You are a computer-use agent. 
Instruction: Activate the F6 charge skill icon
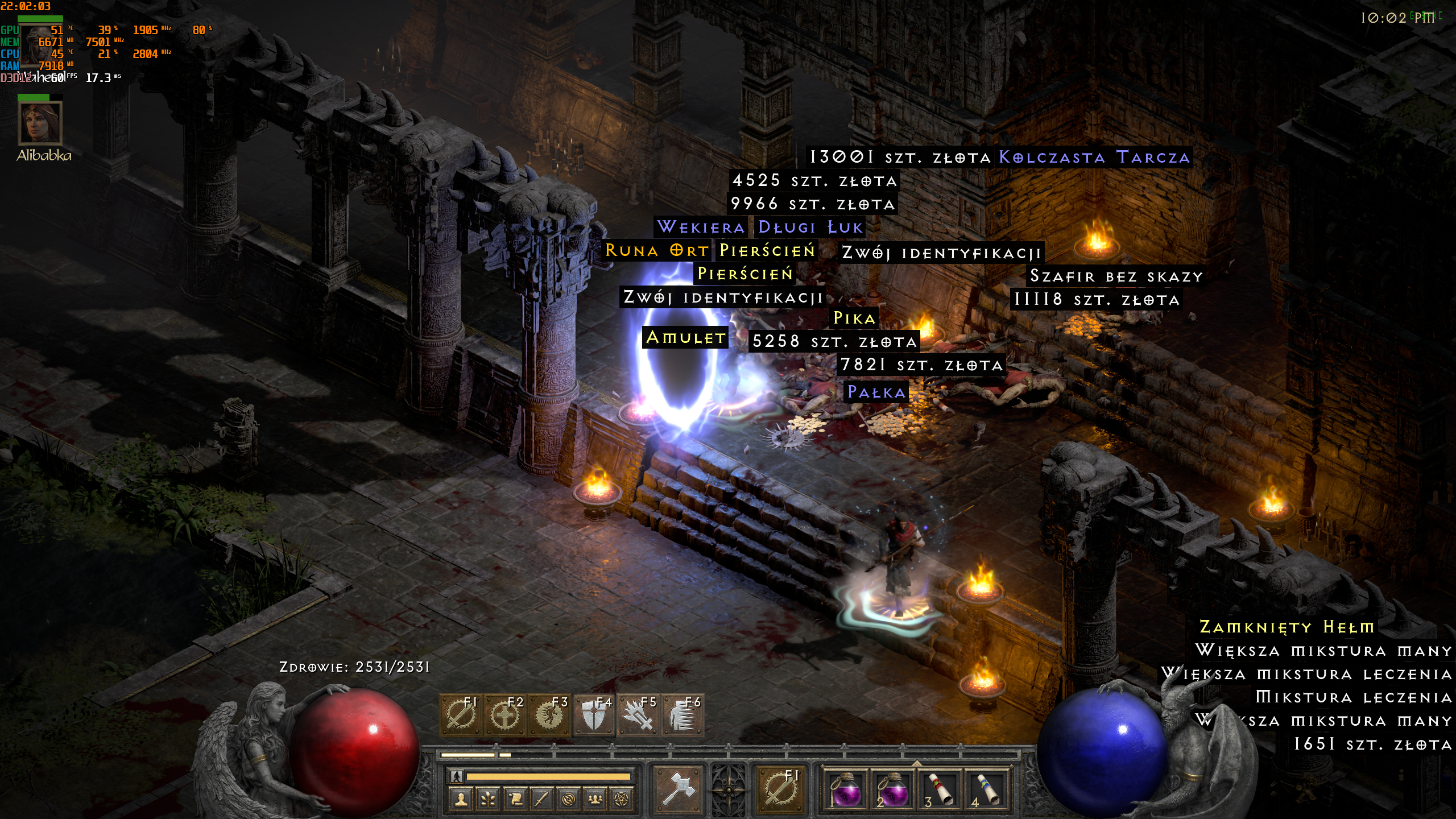coord(682,715)
